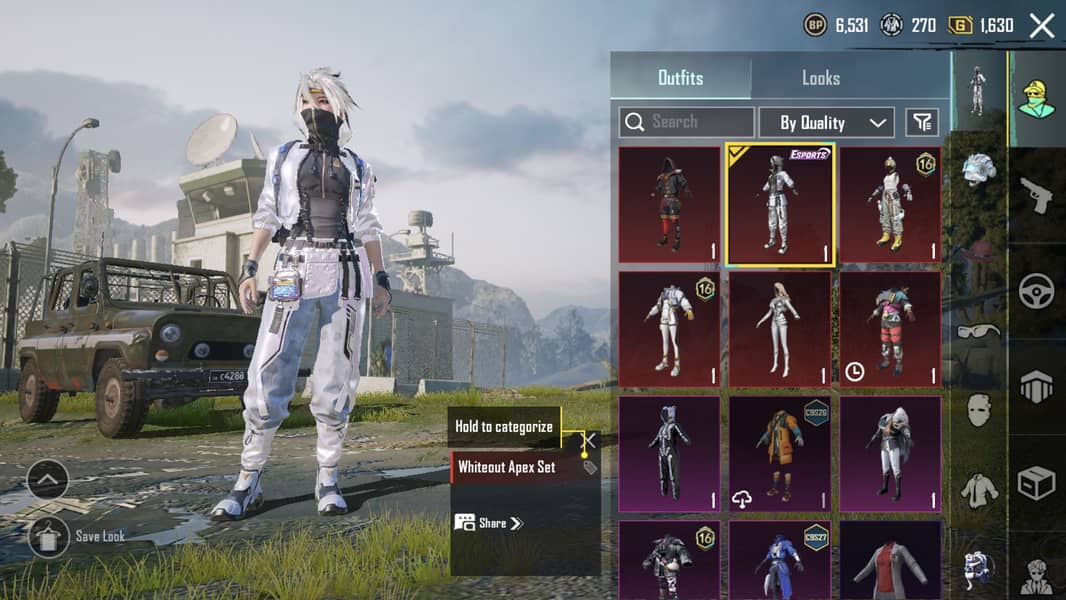This screenshot has width=1066, height=600.
Task: Pick the blonde white bodysuit outfit
Action: point(780,329)
